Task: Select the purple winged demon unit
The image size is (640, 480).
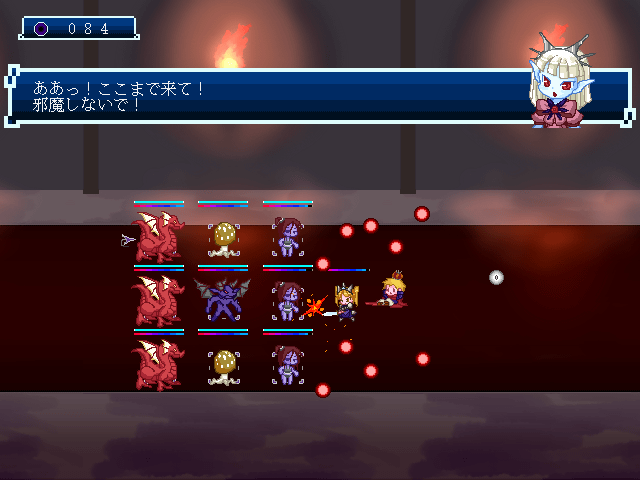Action: tap(222, 299)
